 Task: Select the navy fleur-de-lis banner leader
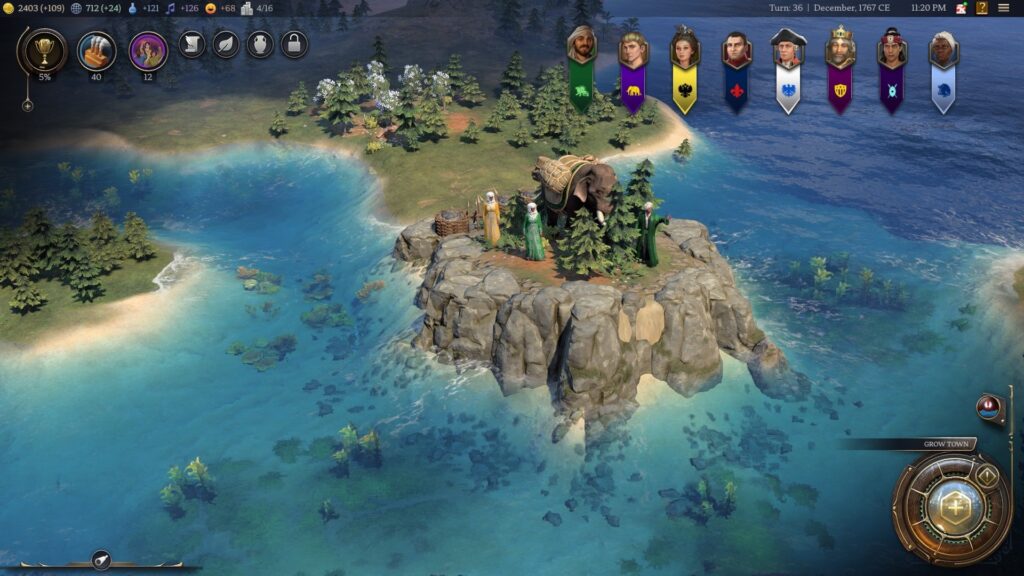(x=737, y=68)
